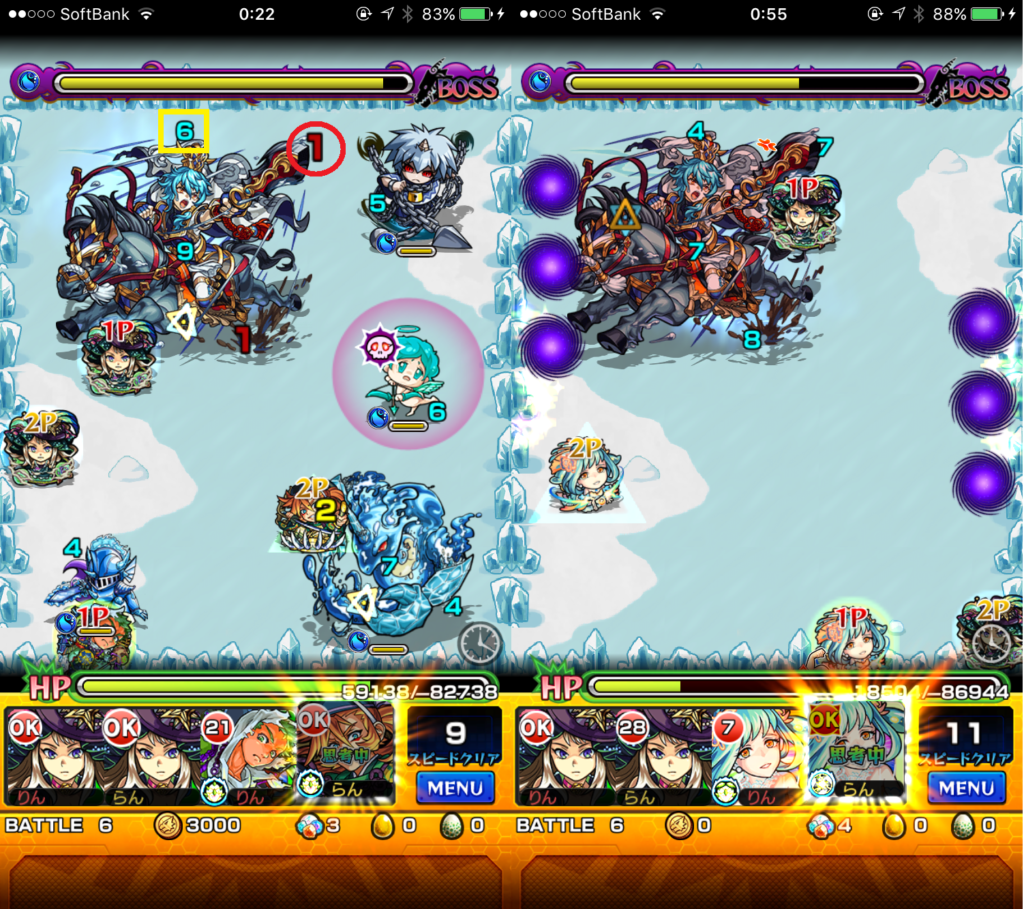Screen dimensions: 1024x909
Task: Open MENU beneath the 11 speed clear counter
Action: click(966, 787)
